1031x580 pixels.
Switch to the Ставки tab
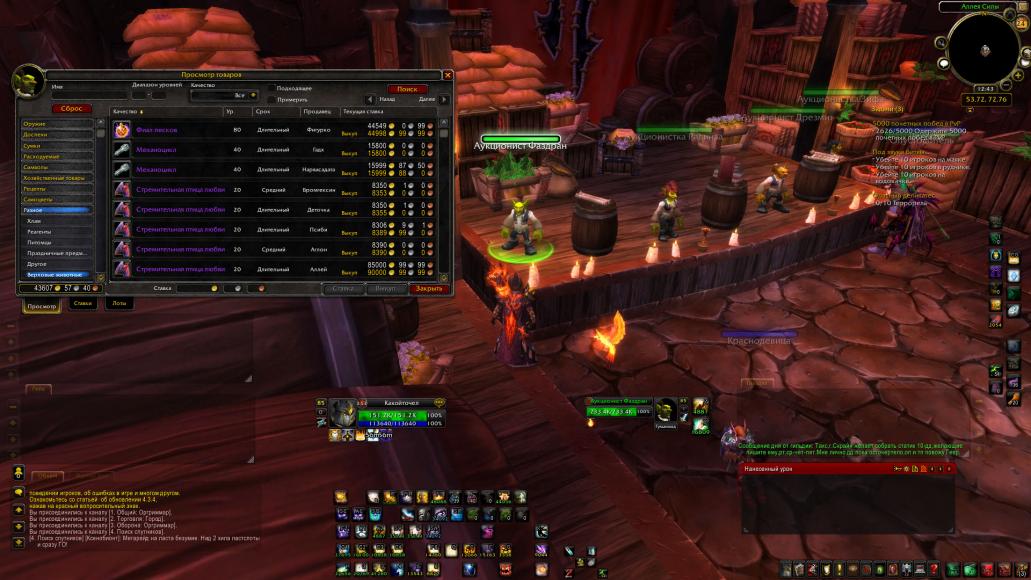click(83, 304)
